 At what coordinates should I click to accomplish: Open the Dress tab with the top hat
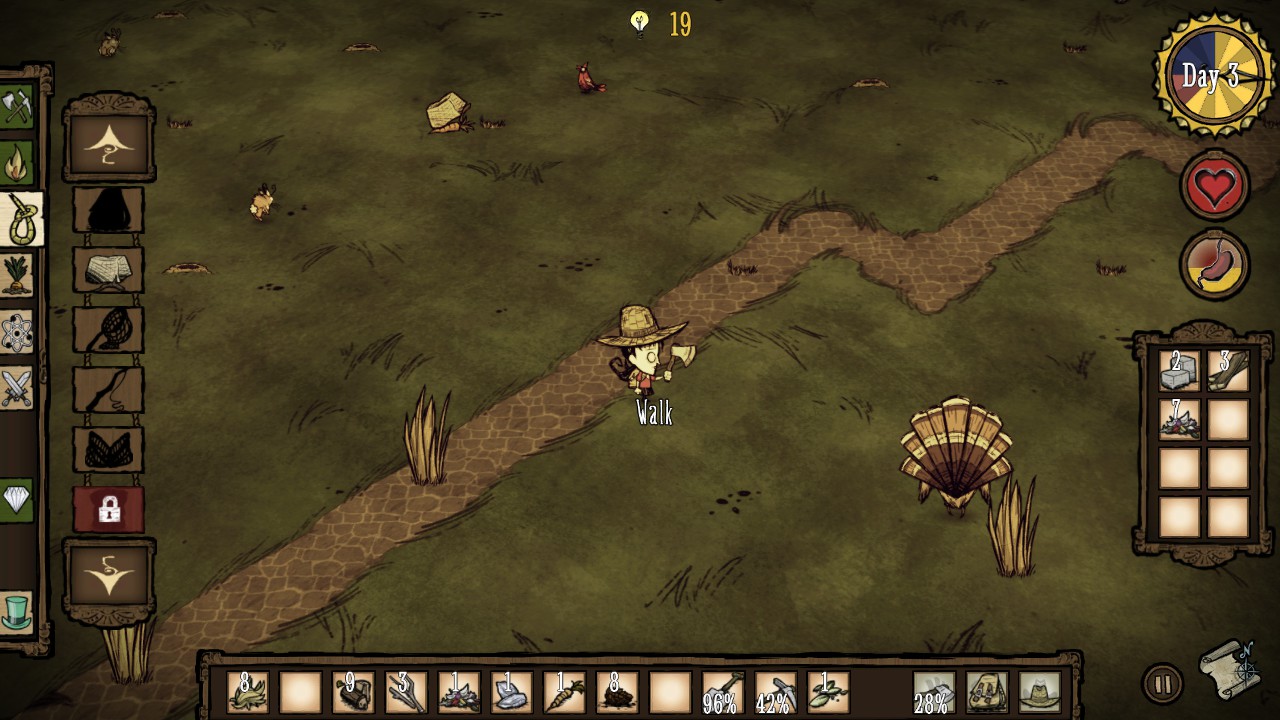(17, 611)
